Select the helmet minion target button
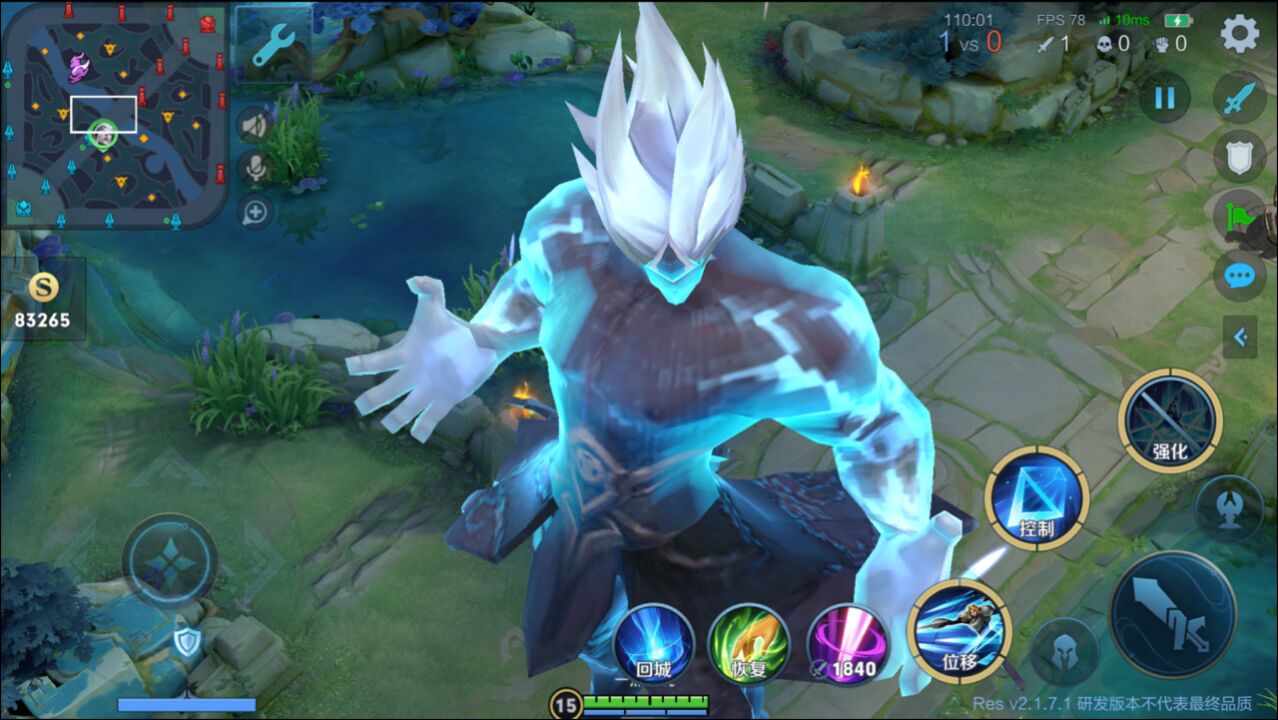The width and height of the screenshot is (1278, 720). tap(1064, 652)
